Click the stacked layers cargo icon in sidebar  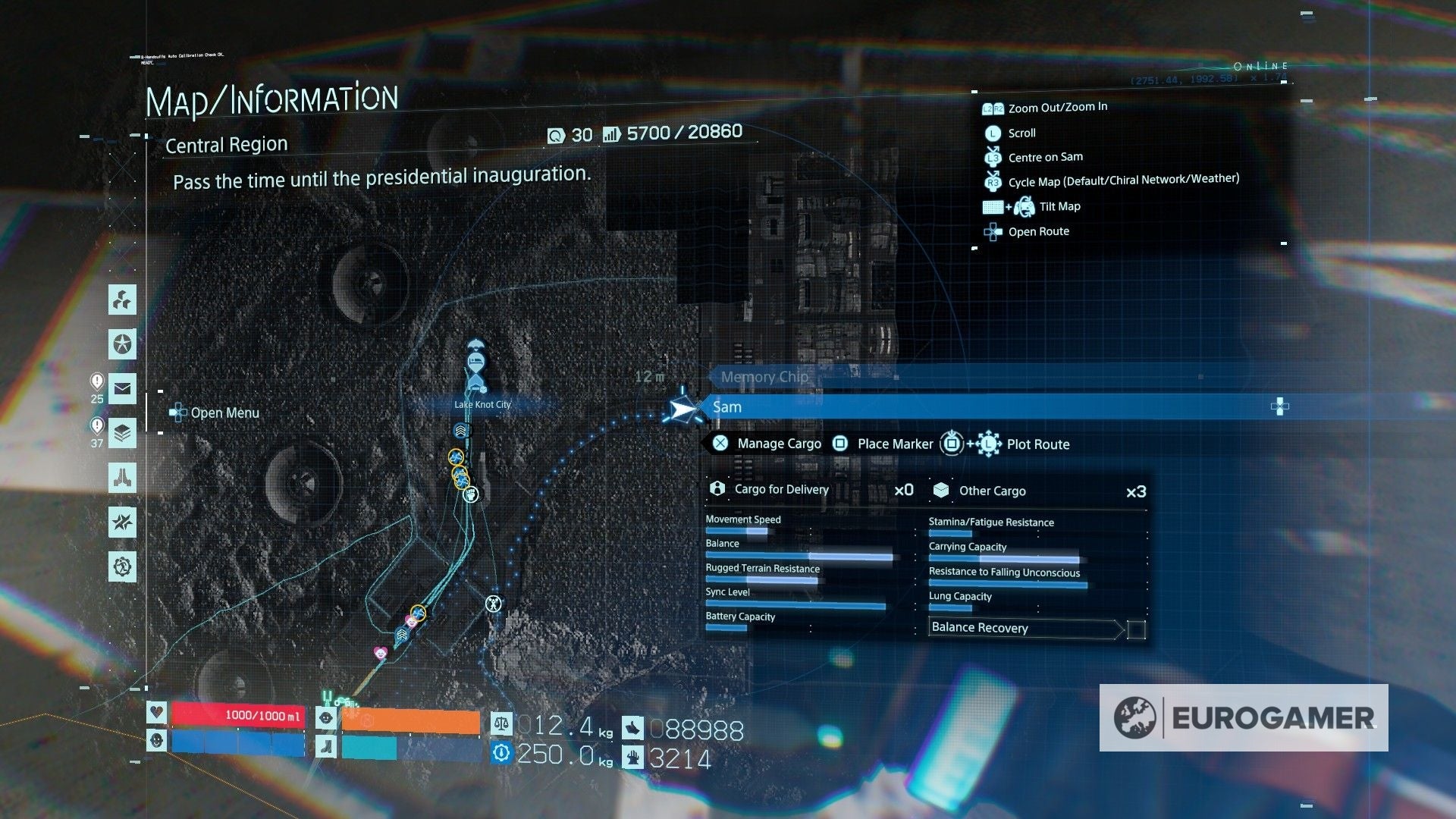tap(123, 434)
